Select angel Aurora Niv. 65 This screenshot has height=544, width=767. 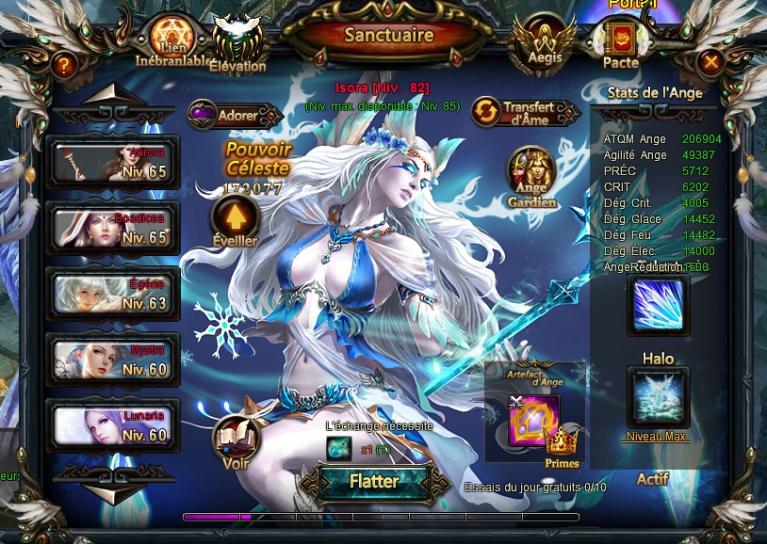pyautogui.click(x=113, y=163)
